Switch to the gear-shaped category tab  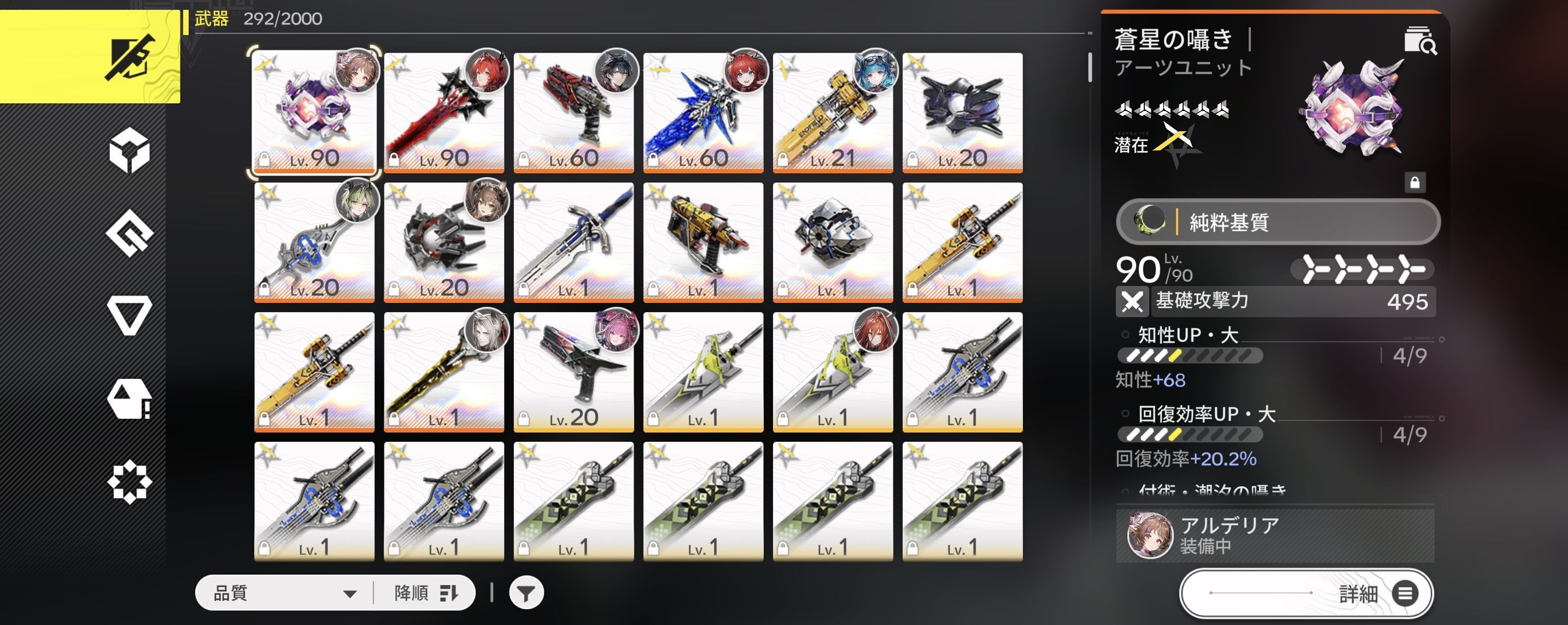(x=130, y=483)
